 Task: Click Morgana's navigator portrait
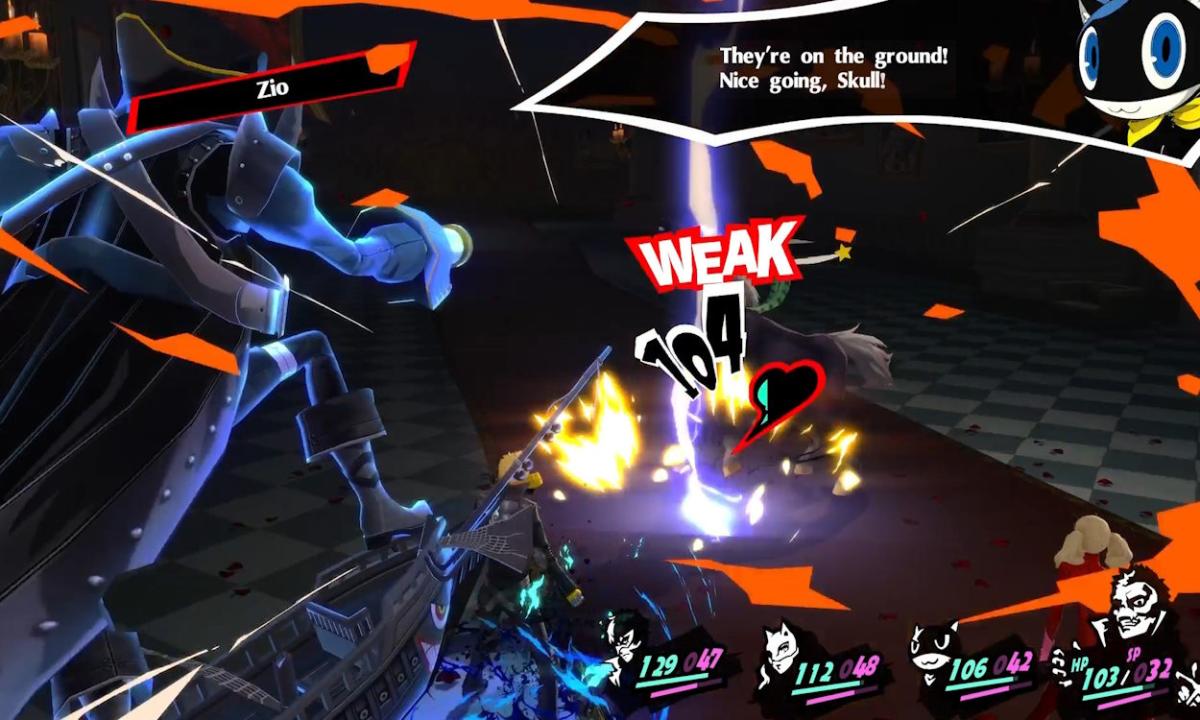click(x=1137, y=65)
